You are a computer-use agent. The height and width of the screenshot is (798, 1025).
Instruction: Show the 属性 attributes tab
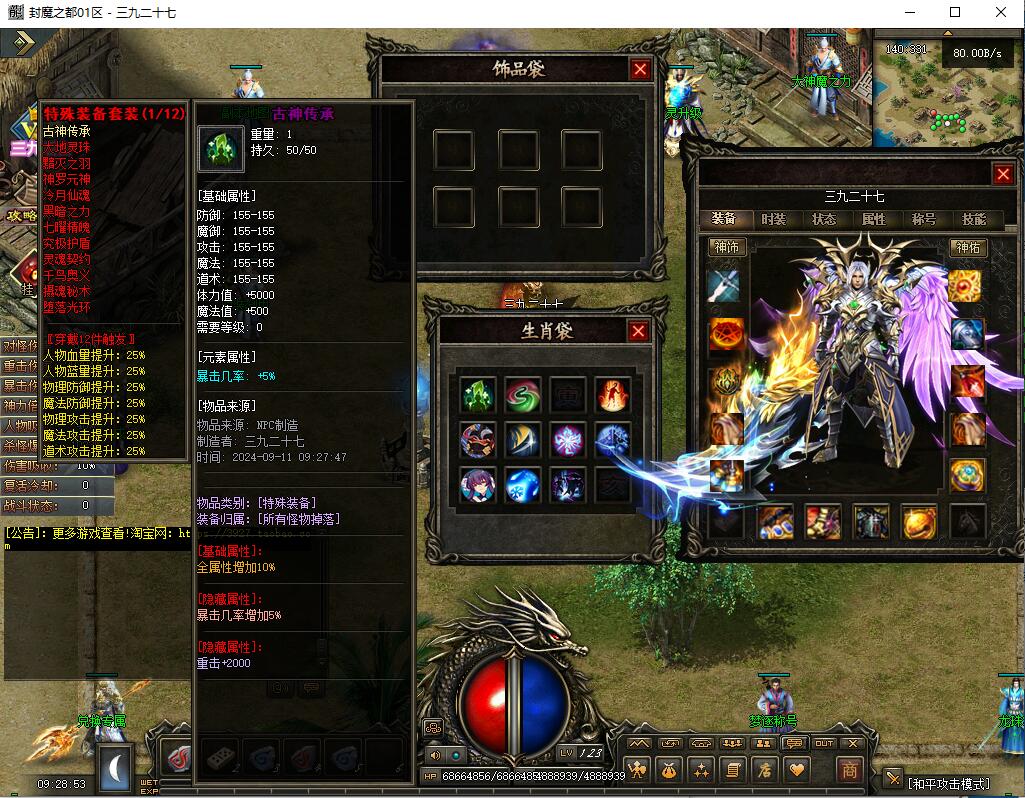click(874, 219)
